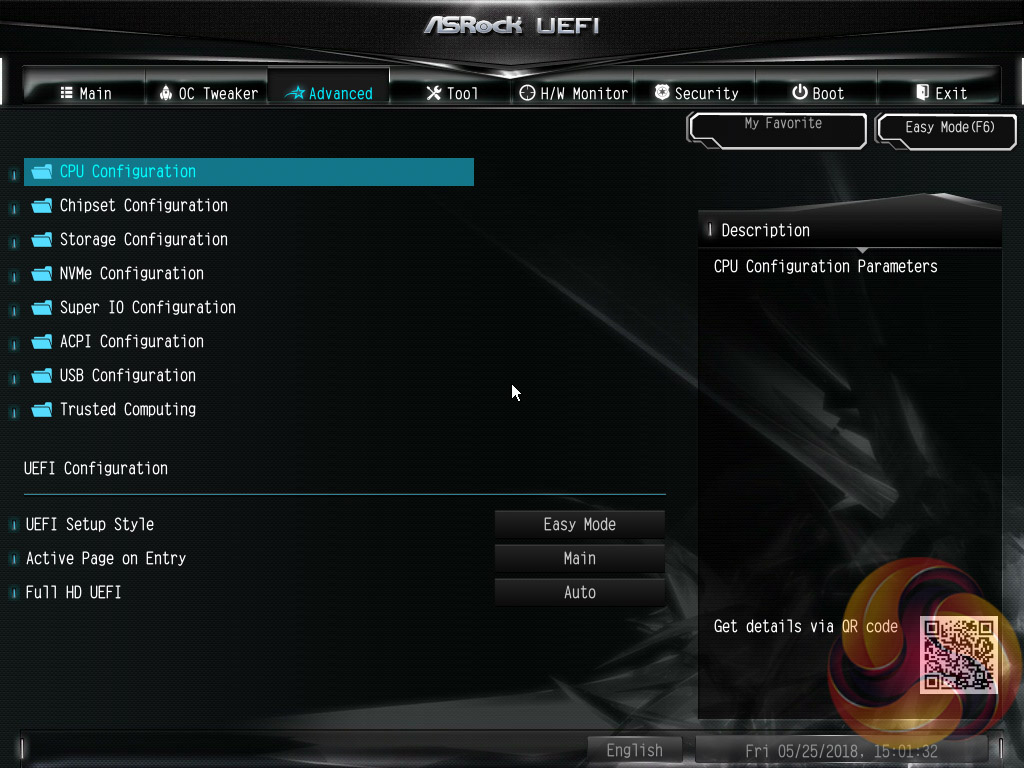Open CPU Configuration
1024x768 pixels.
coord(127,172)
